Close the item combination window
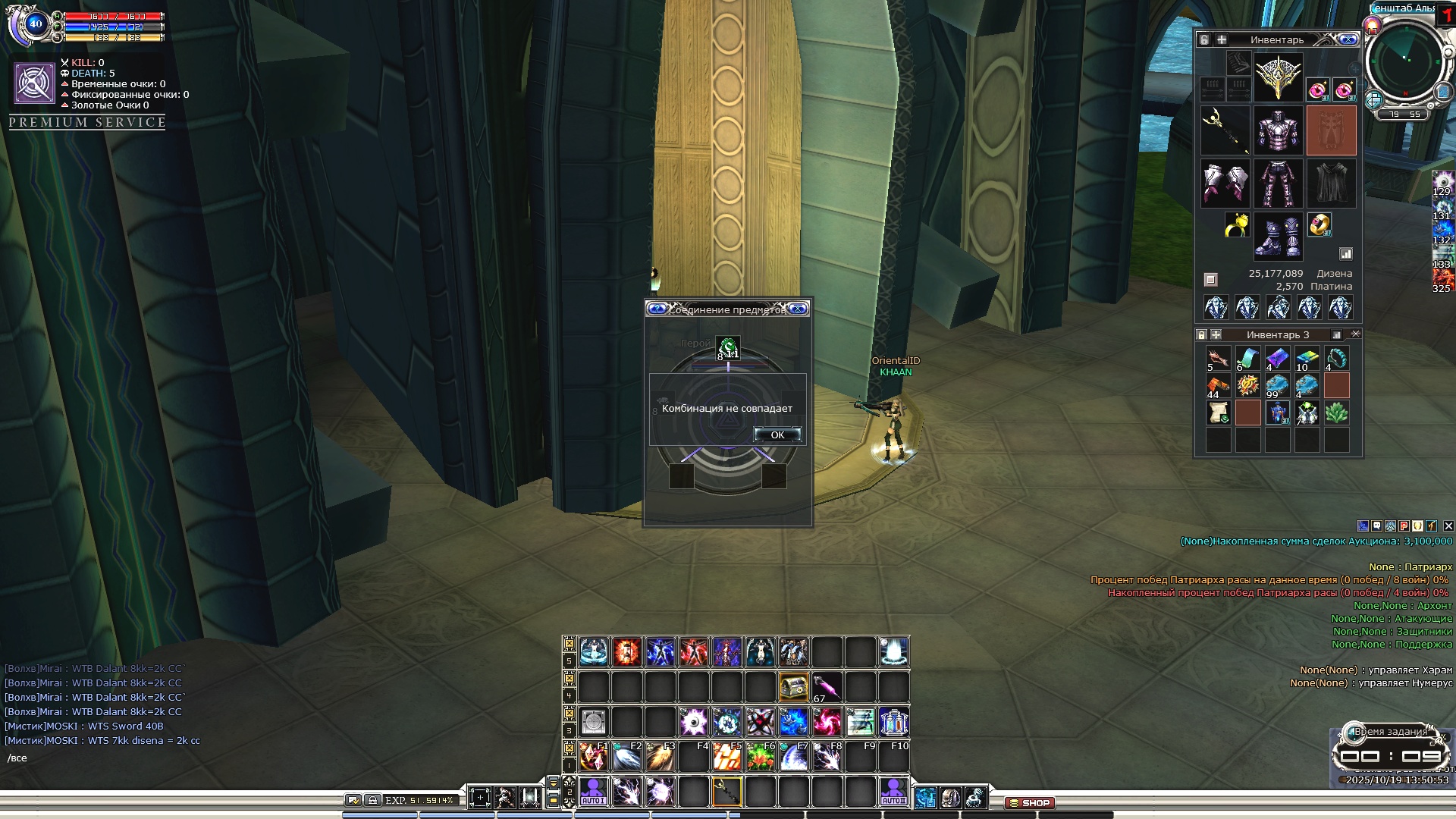Viewport: 1456px width, 819px height. pyautogui.click(x=798, y=309)
